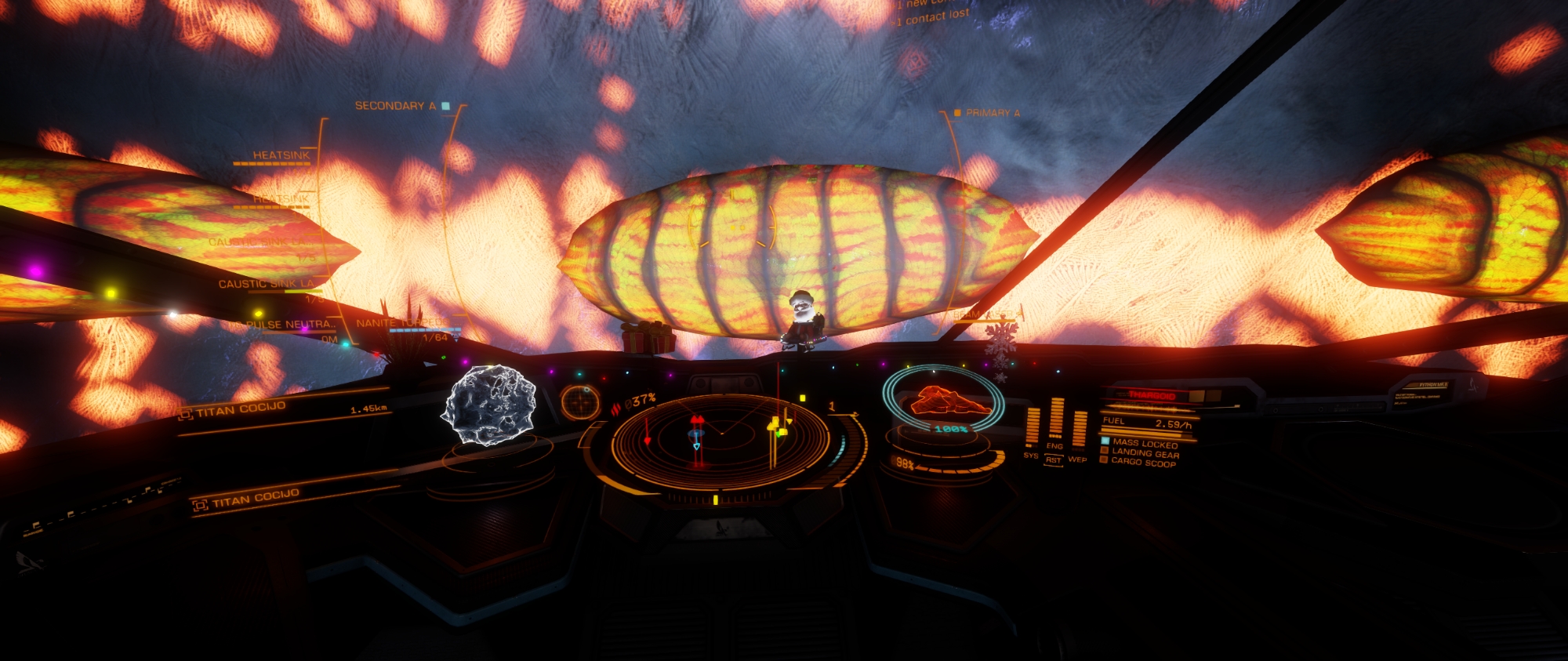The height and width of the screenshot is (661, 1568).
Task: Select the Titan Cocijo target hologram
Action: tap(489, 405)
